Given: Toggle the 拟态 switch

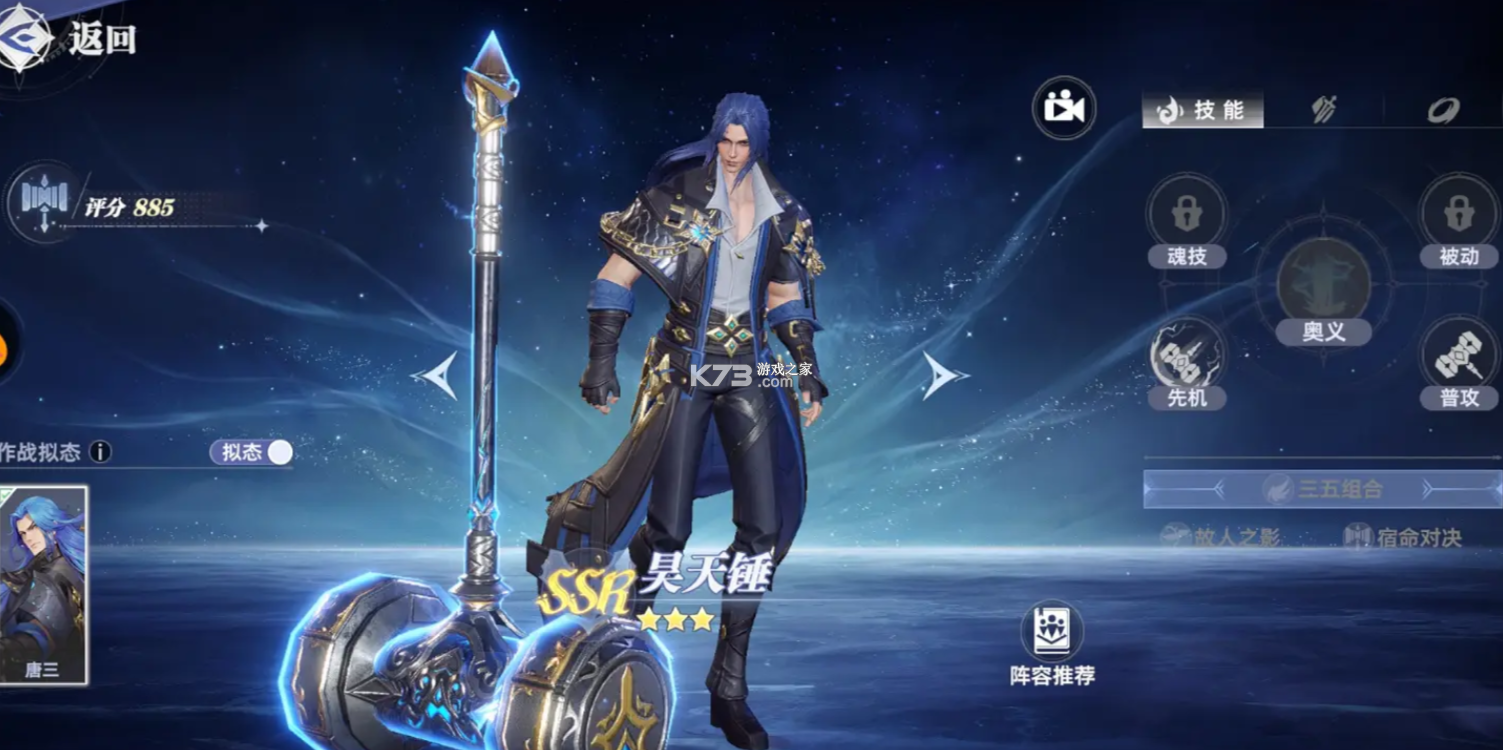Looking at the screenshot, I should (250, 452).
